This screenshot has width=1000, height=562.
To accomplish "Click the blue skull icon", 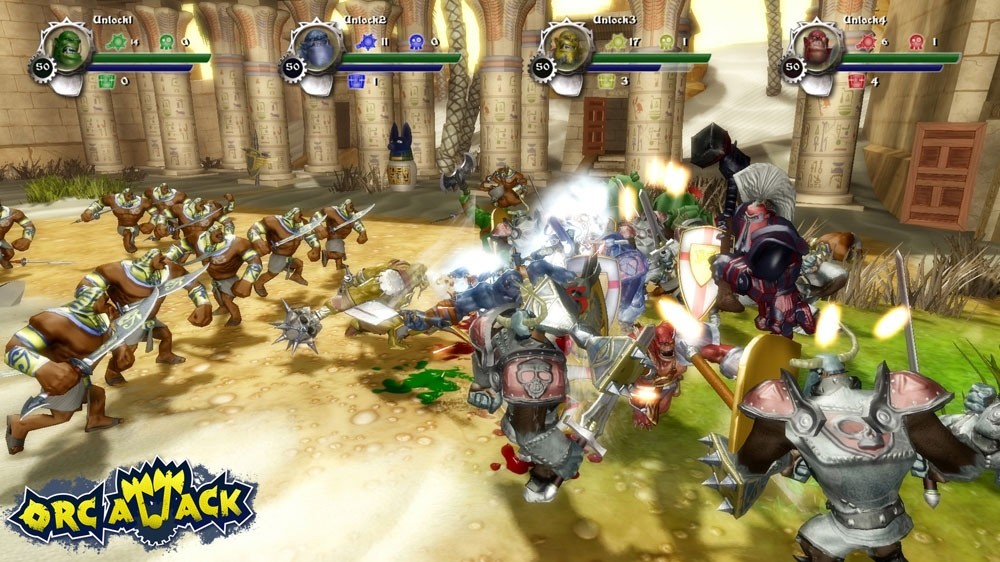I will (417, 42).
